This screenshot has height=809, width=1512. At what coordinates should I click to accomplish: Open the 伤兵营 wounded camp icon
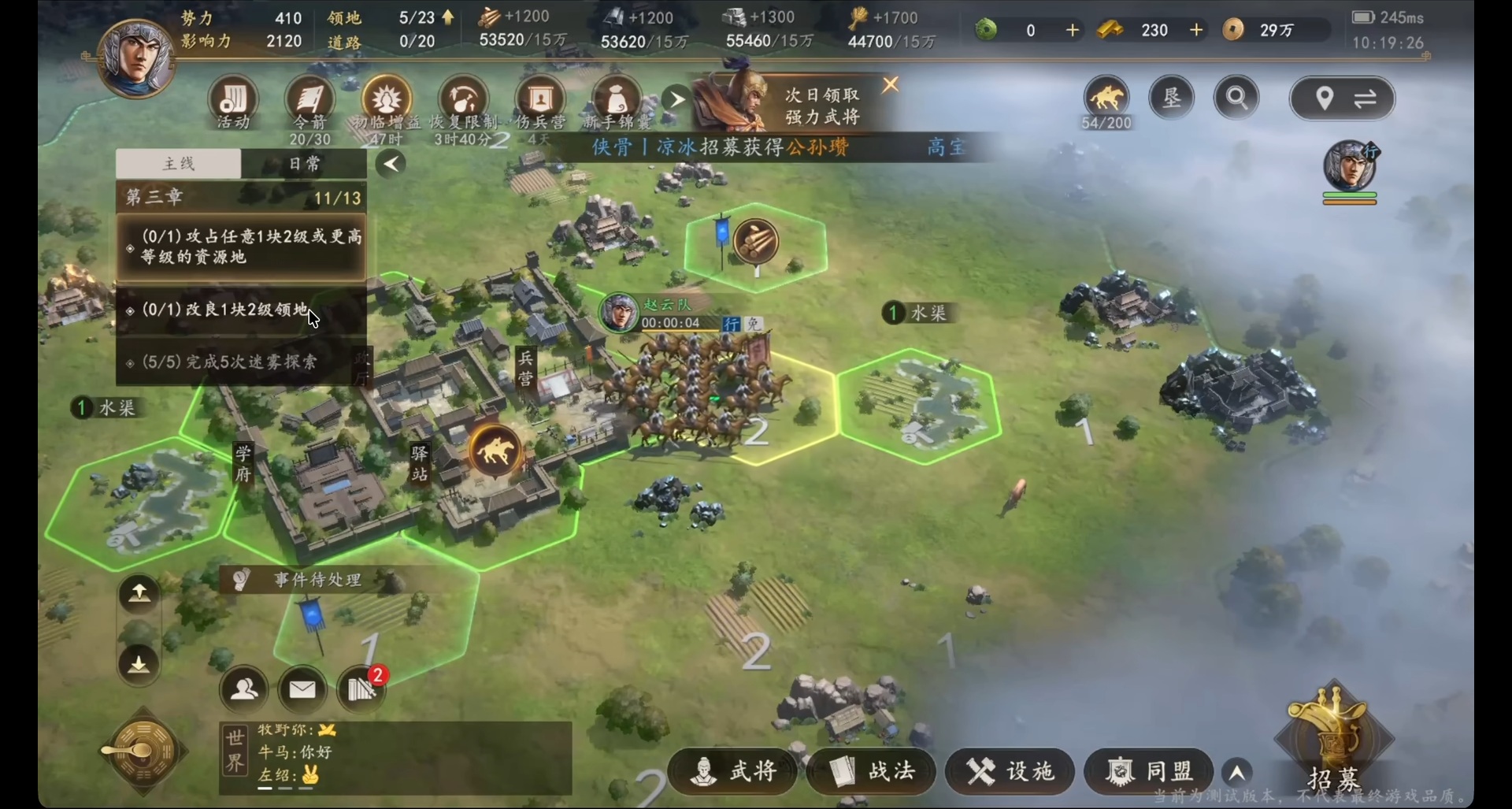coord(540,102)
